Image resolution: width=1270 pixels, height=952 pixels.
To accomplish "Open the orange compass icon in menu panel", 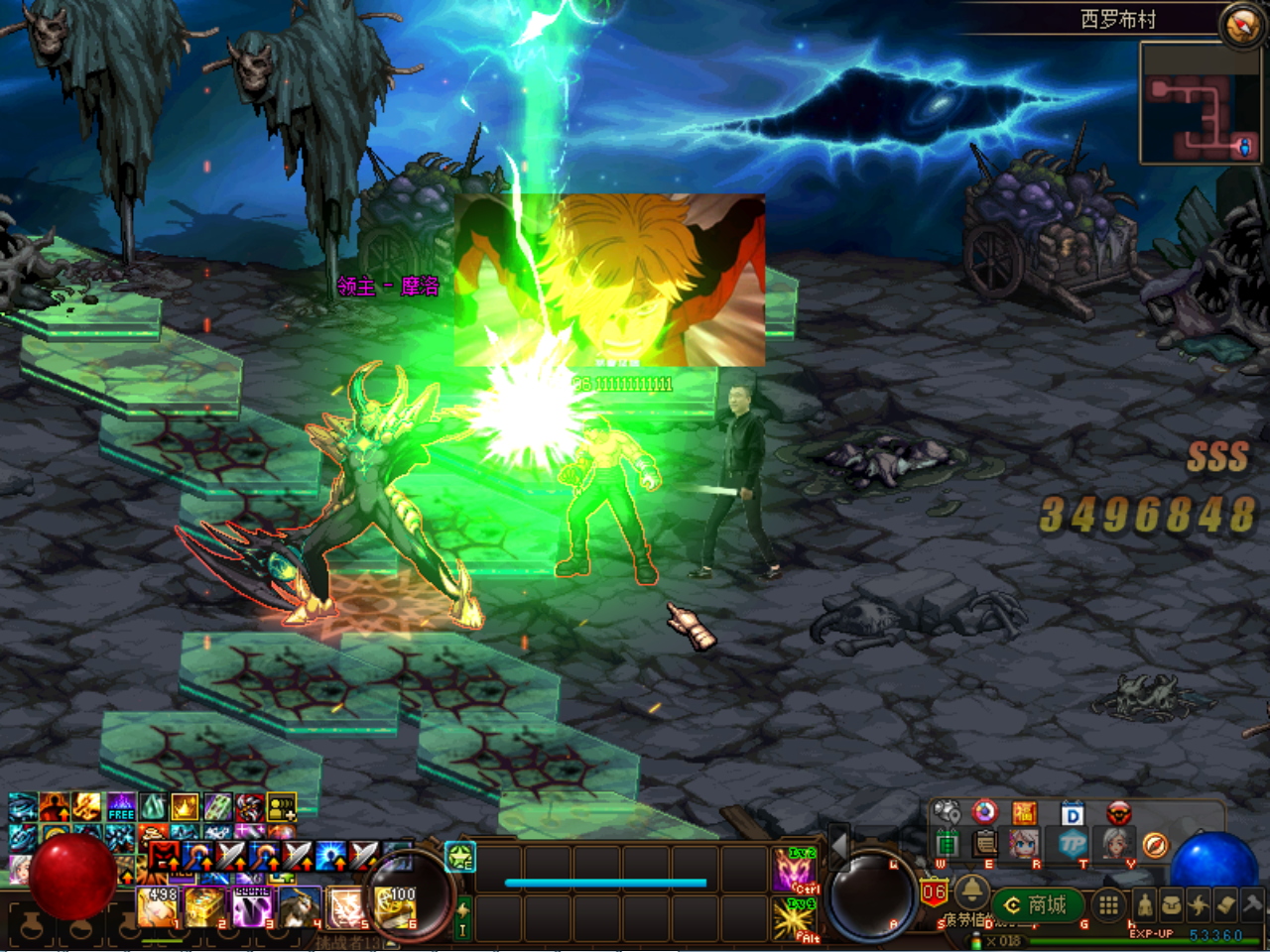I will click(1155, 845).
